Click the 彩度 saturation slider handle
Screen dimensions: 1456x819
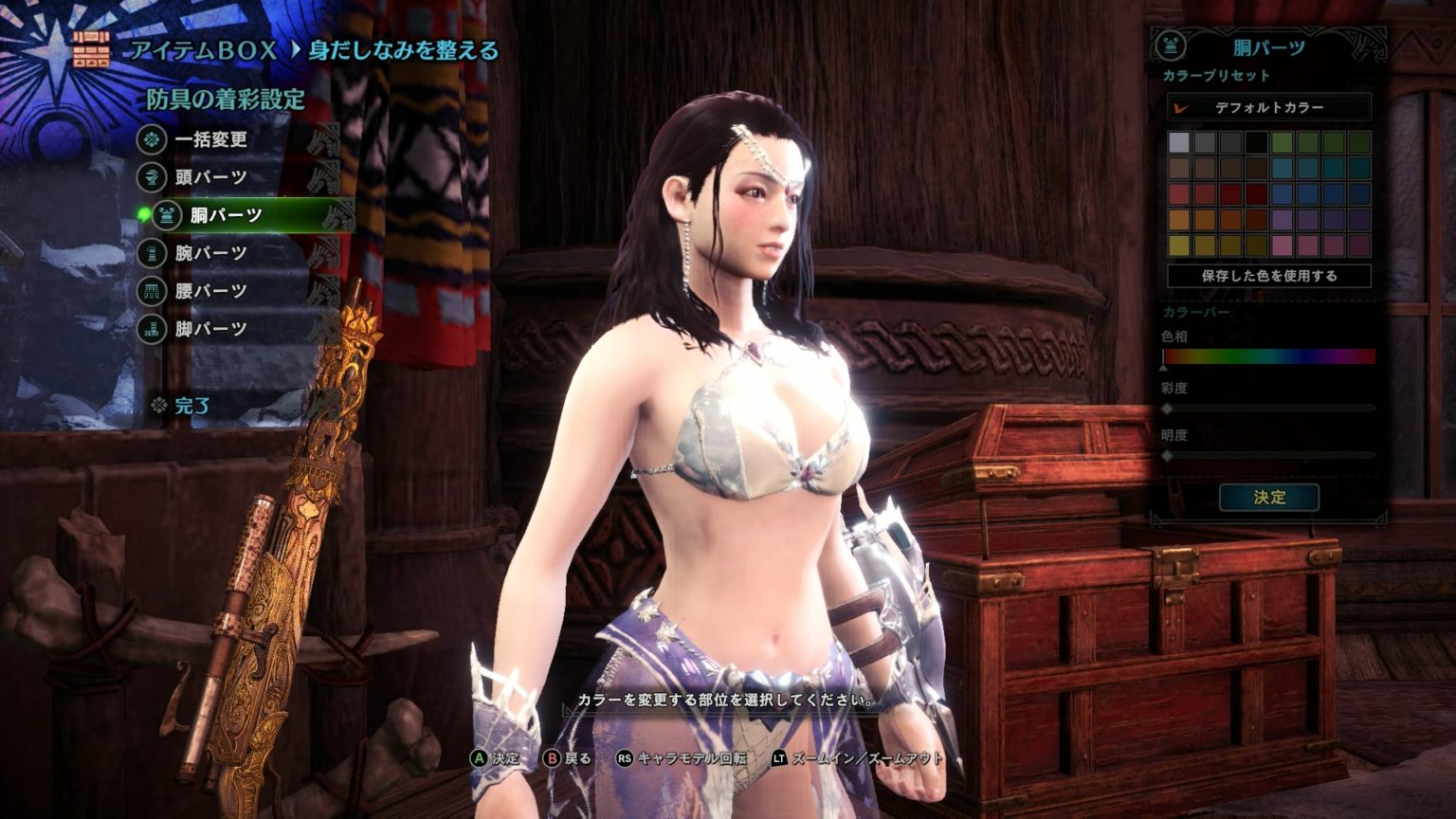(1168, 409)
